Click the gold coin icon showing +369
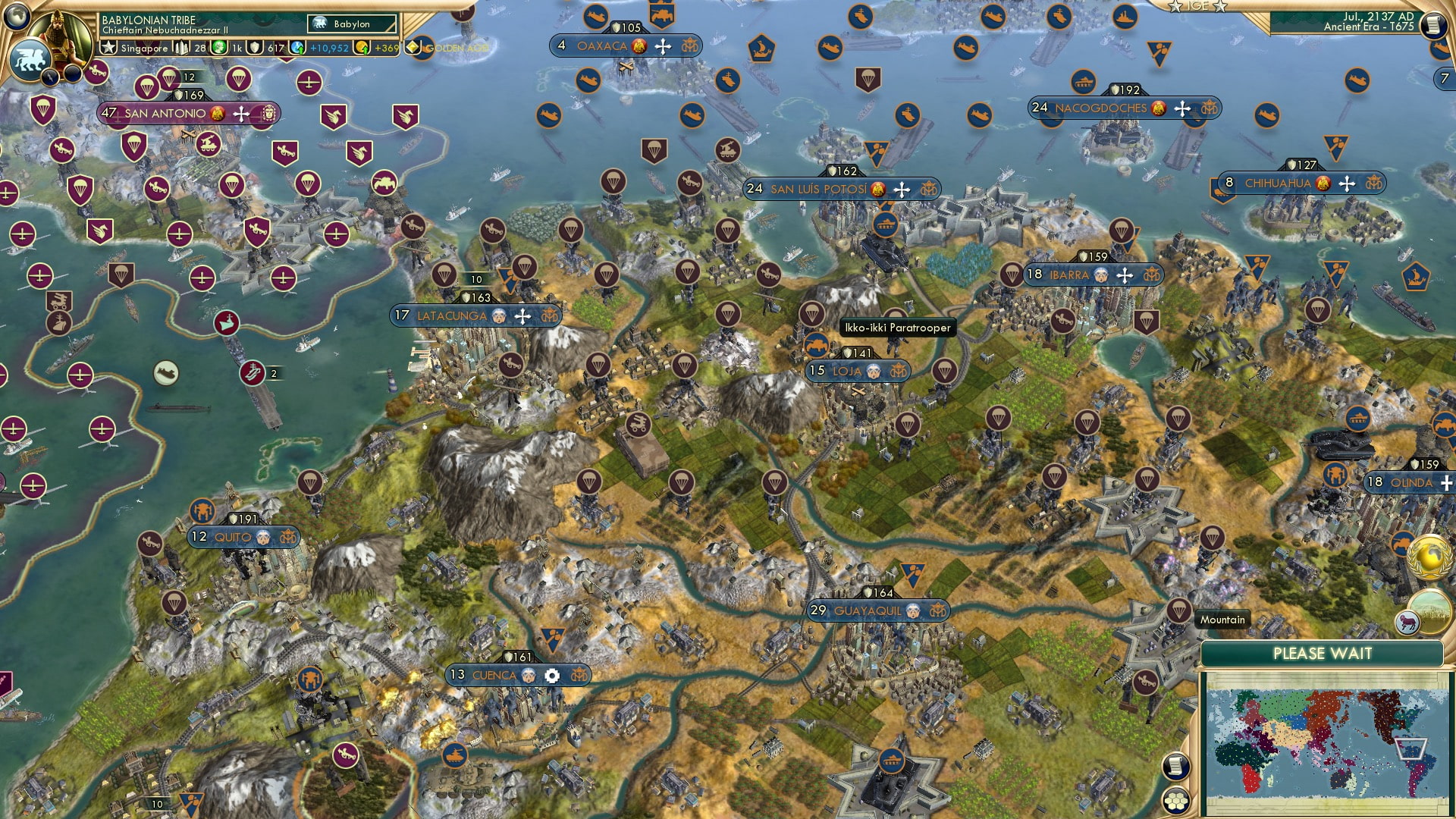The image size is (1456, 819). click(362, 48)
